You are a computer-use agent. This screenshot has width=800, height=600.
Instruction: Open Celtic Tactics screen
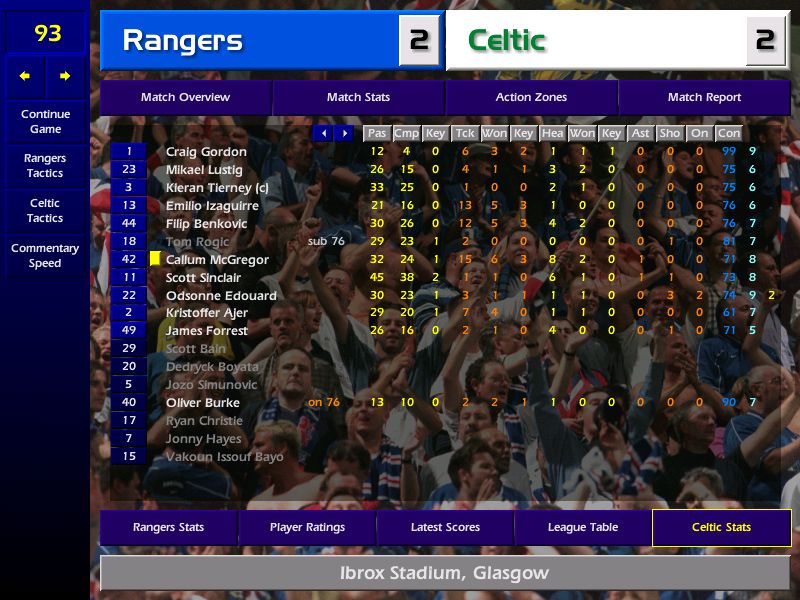[45, 211]
